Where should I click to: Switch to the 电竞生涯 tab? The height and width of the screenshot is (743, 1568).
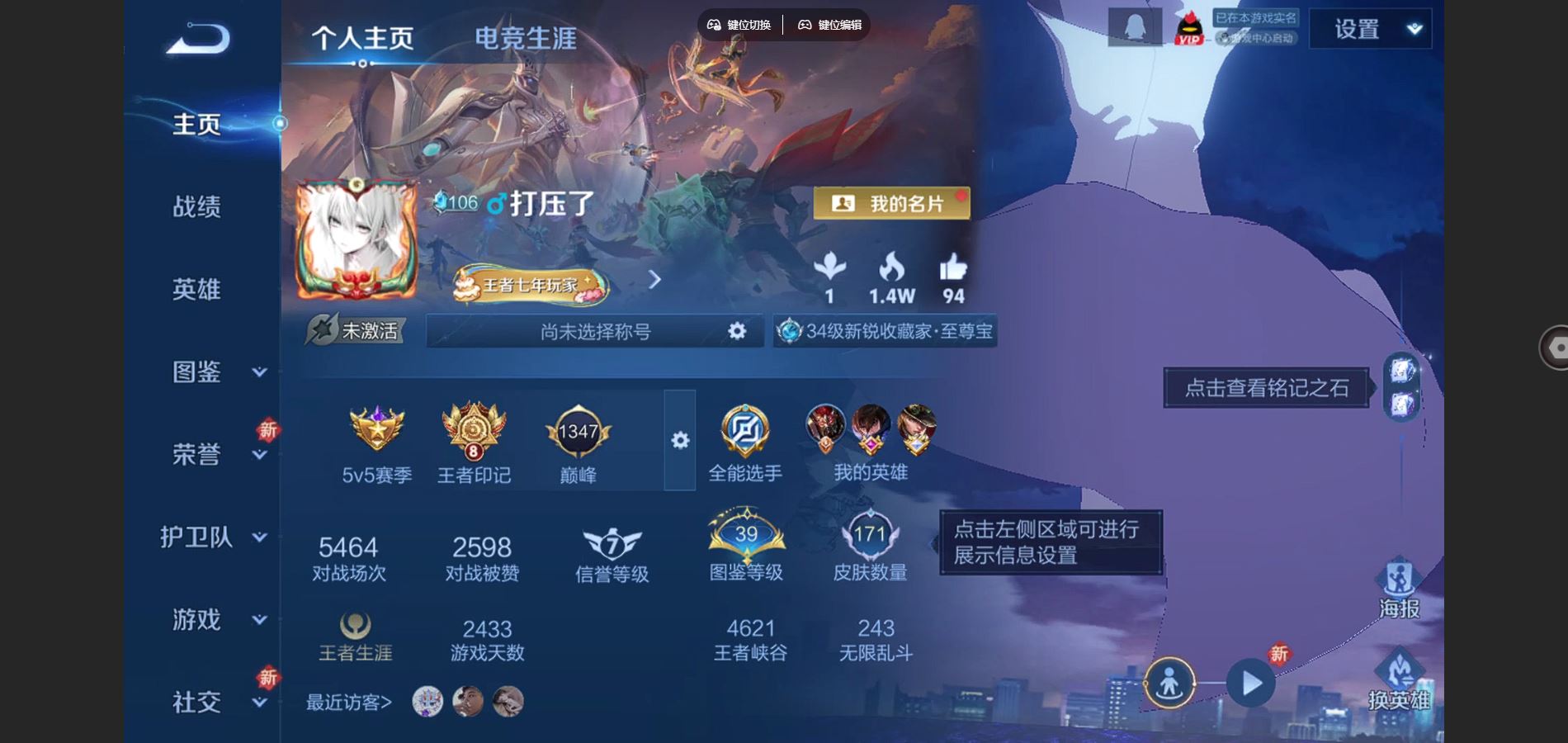(x=526, y=38)
